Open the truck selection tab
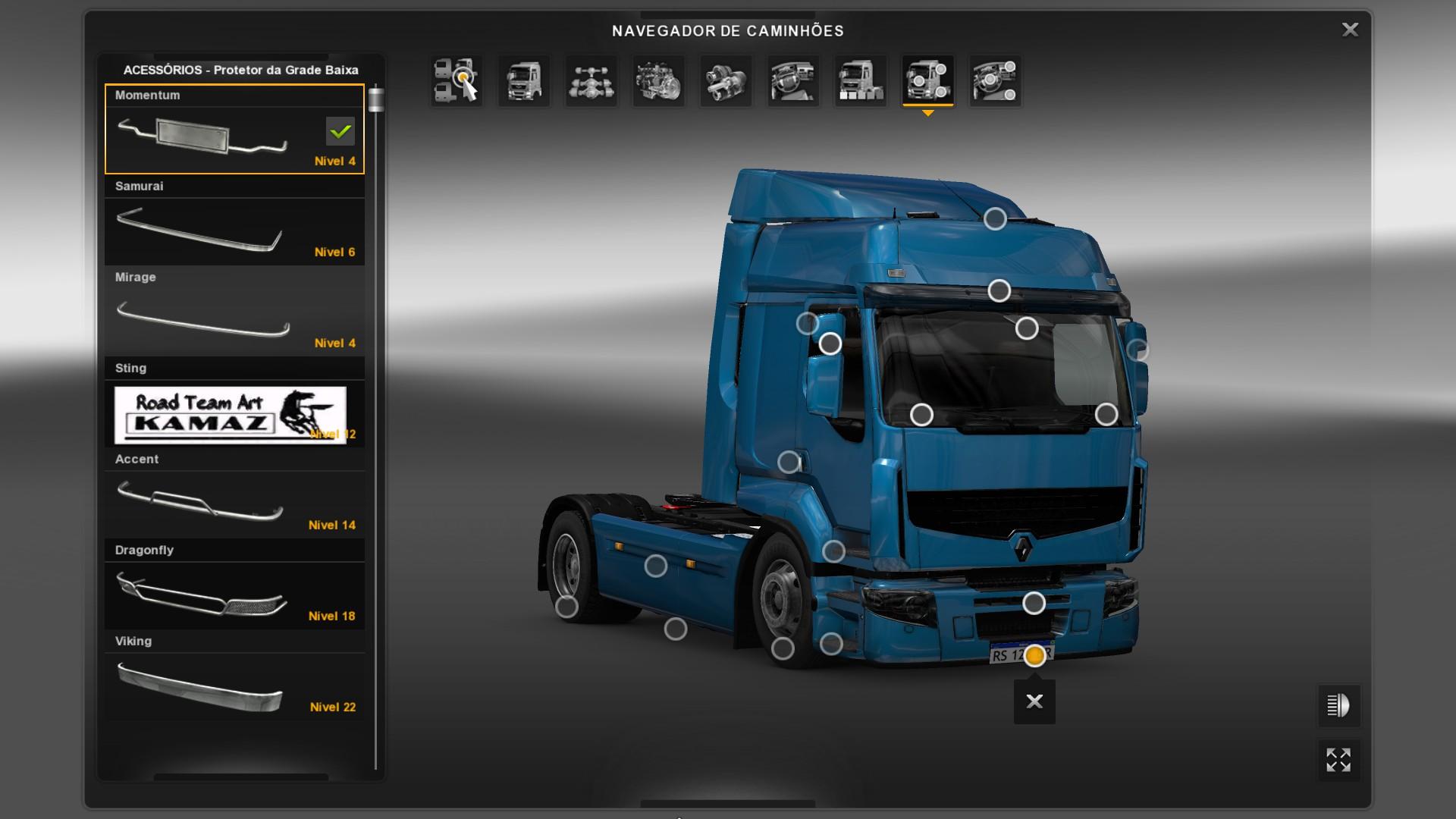The image size is (1456, 819). [x=457, y=80]
